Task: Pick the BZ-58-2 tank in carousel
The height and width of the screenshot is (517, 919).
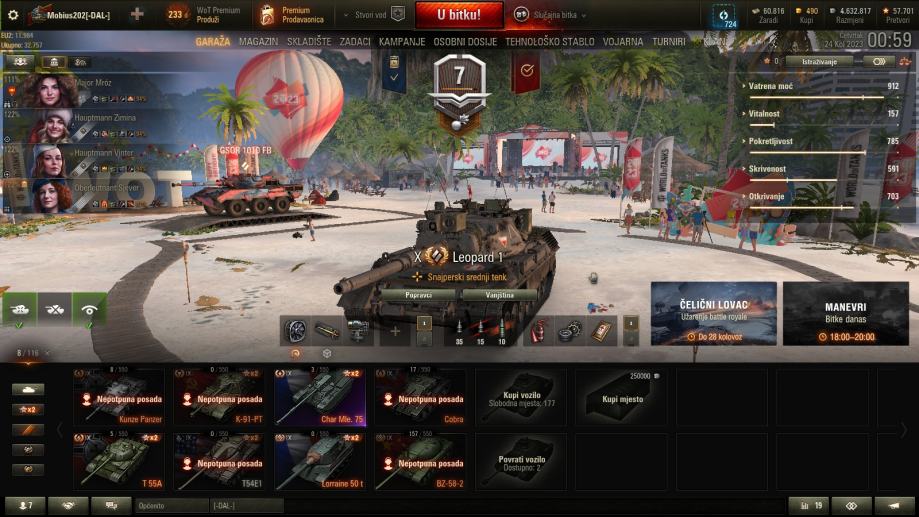Action: tap(422, 460)
